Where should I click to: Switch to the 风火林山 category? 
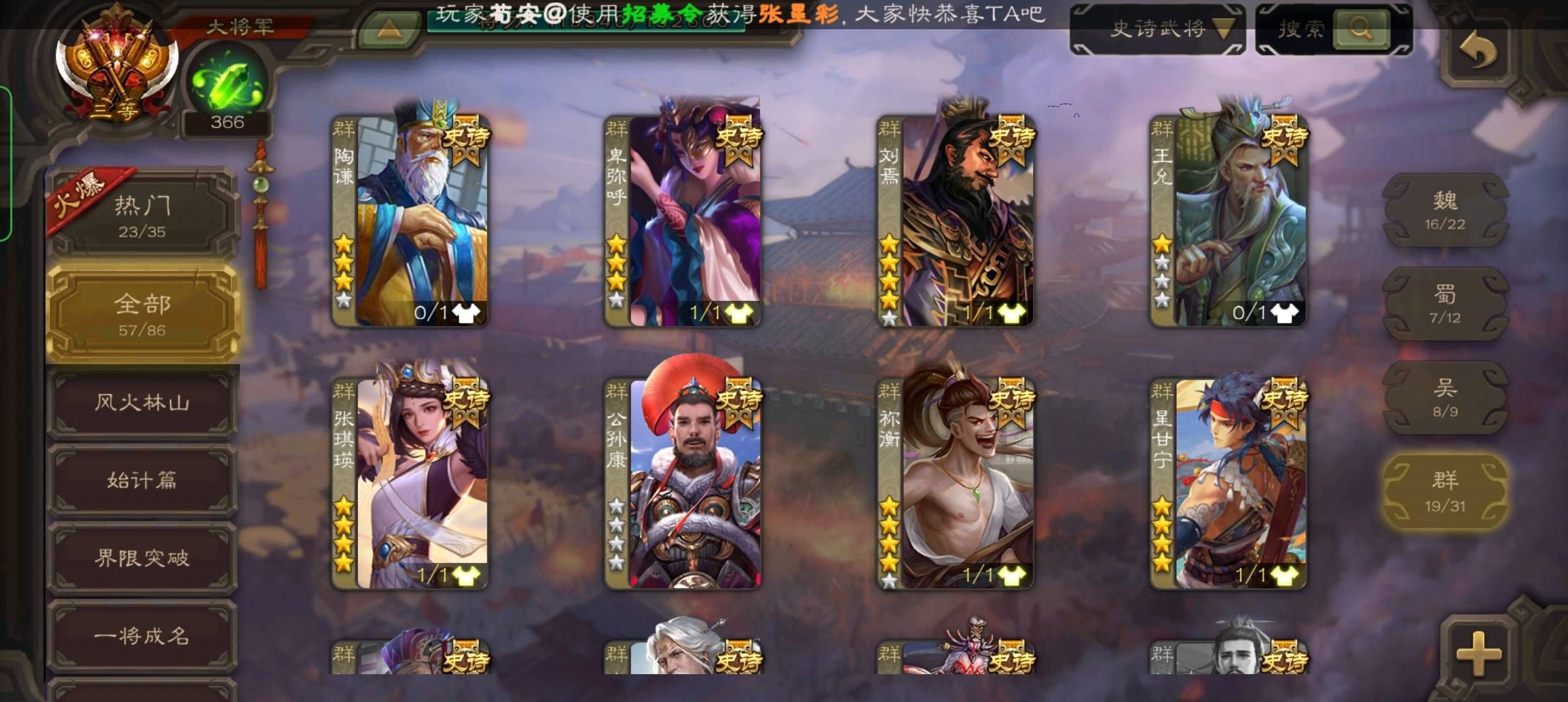[x=142, y=402]
